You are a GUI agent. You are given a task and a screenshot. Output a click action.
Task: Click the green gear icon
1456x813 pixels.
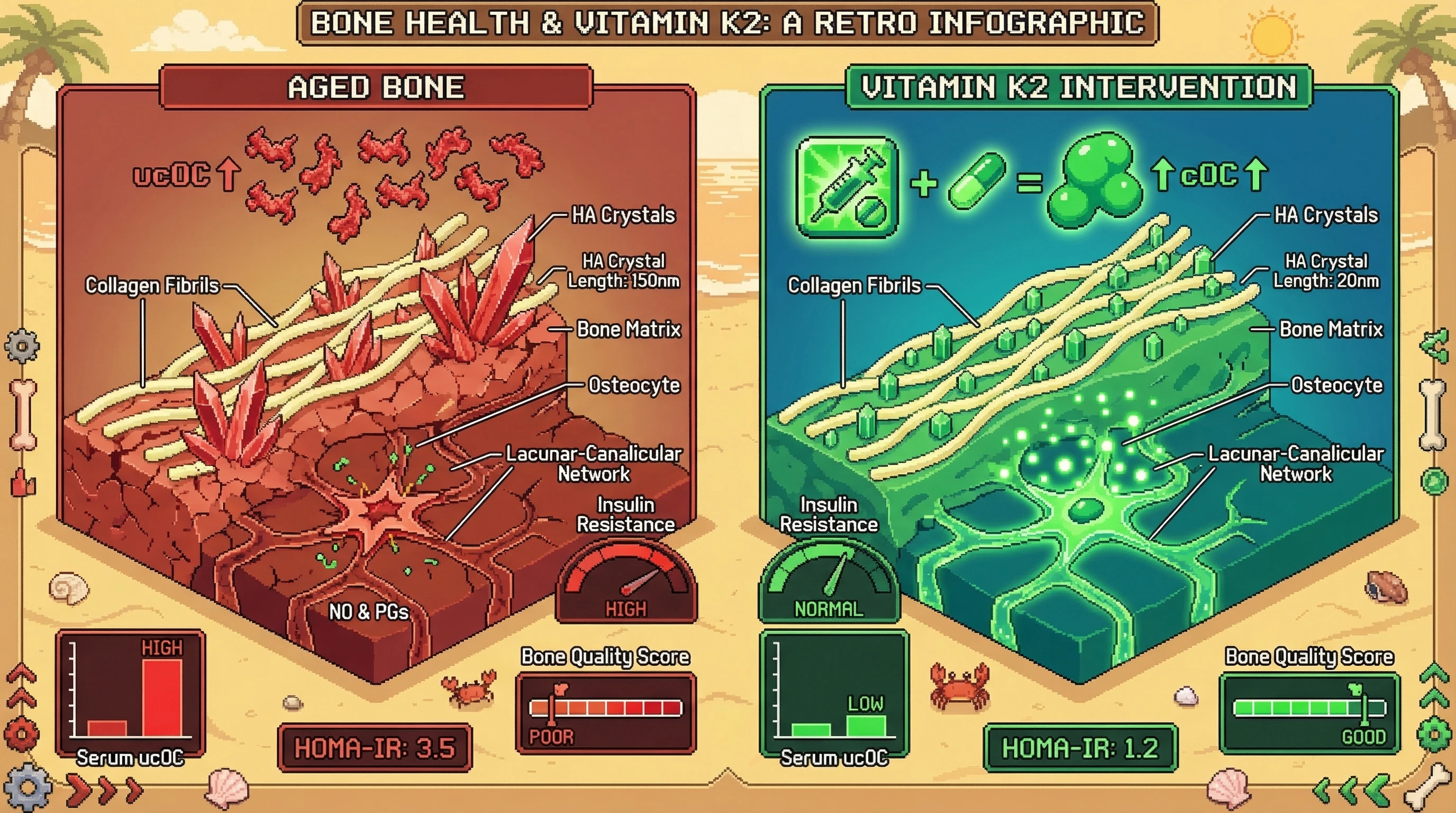(x=1434, y=734)
